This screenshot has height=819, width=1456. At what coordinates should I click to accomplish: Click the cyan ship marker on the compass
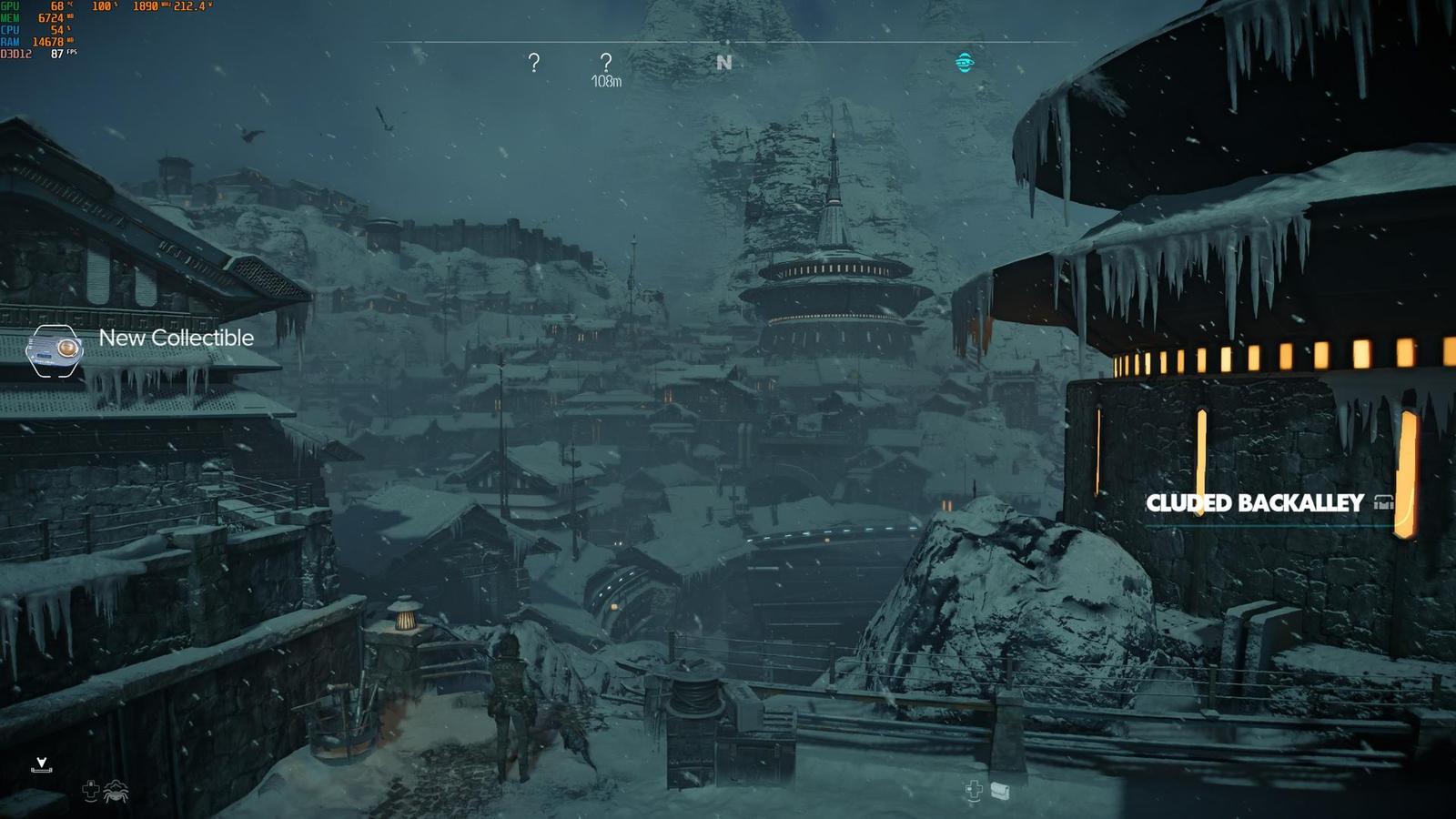point(965,62)
